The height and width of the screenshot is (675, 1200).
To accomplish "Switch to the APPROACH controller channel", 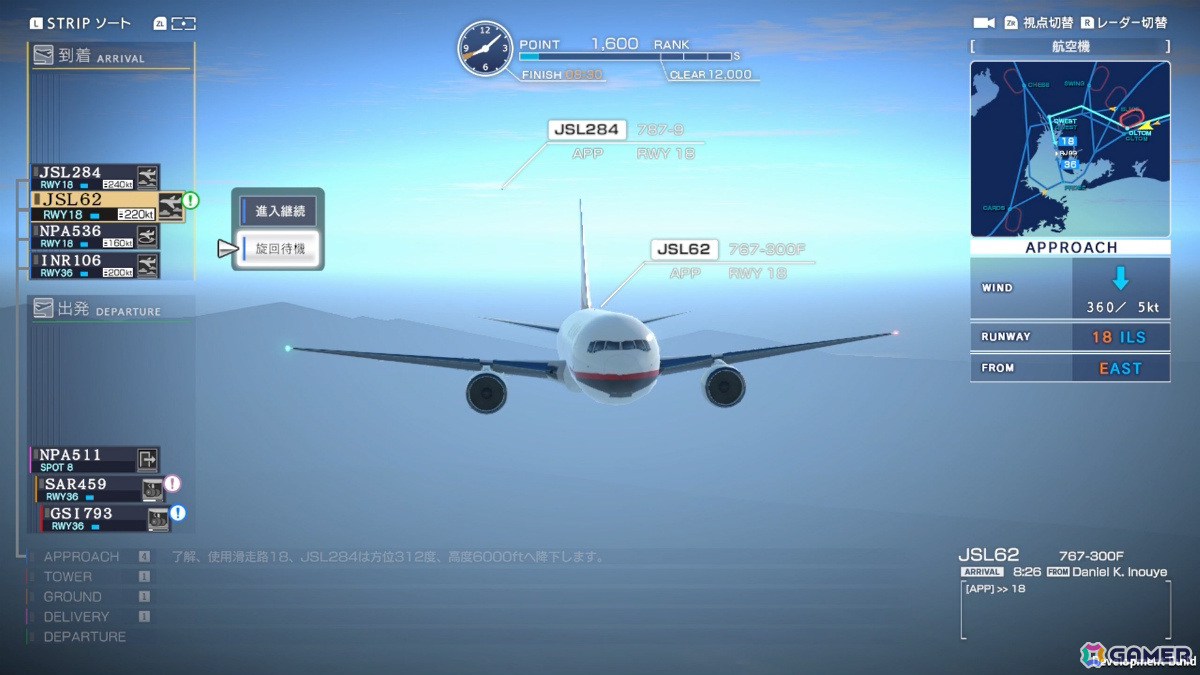I will tap(81, 556).
